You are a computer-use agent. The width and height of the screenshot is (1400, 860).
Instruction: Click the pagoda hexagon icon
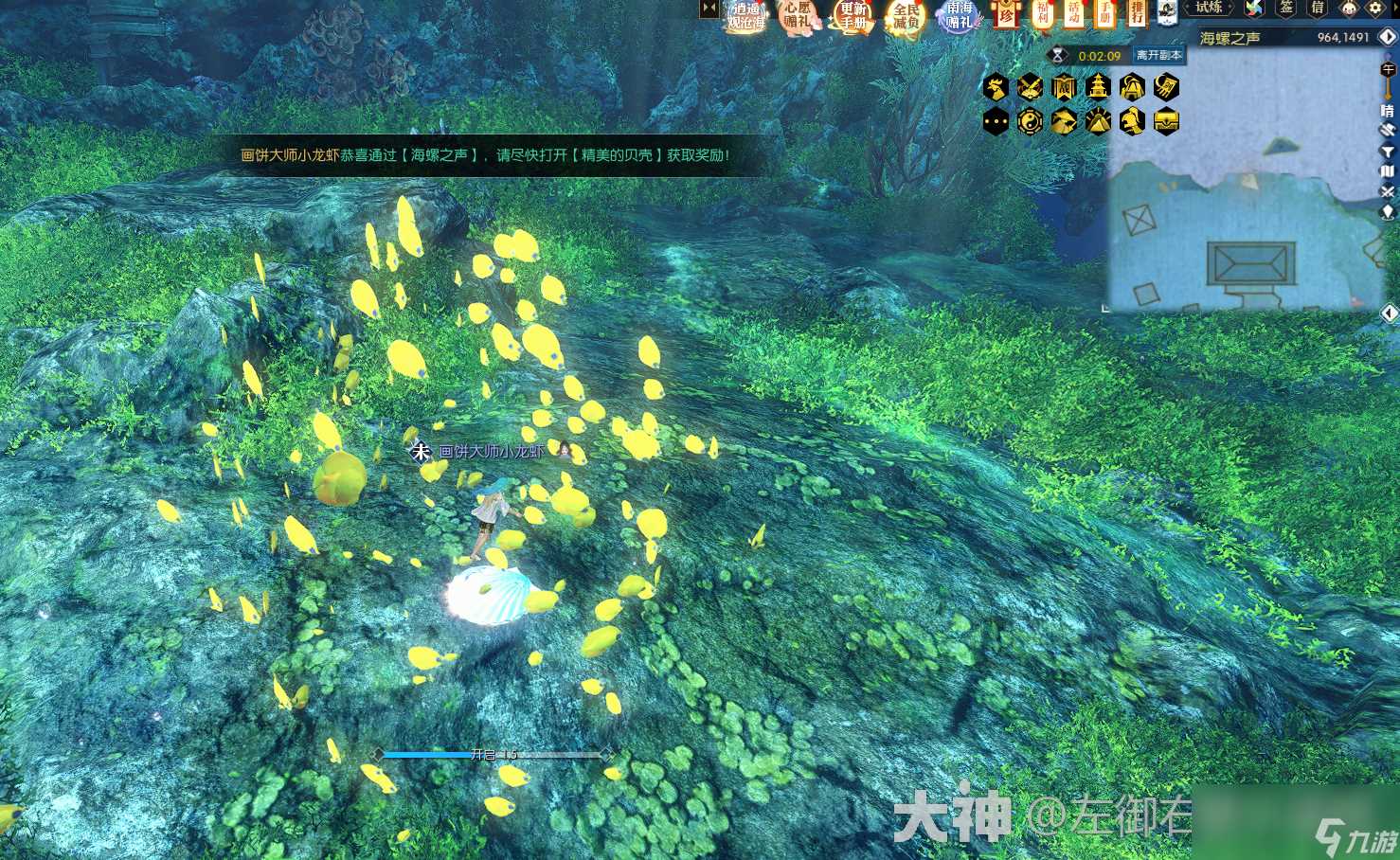coord(1099,86)
